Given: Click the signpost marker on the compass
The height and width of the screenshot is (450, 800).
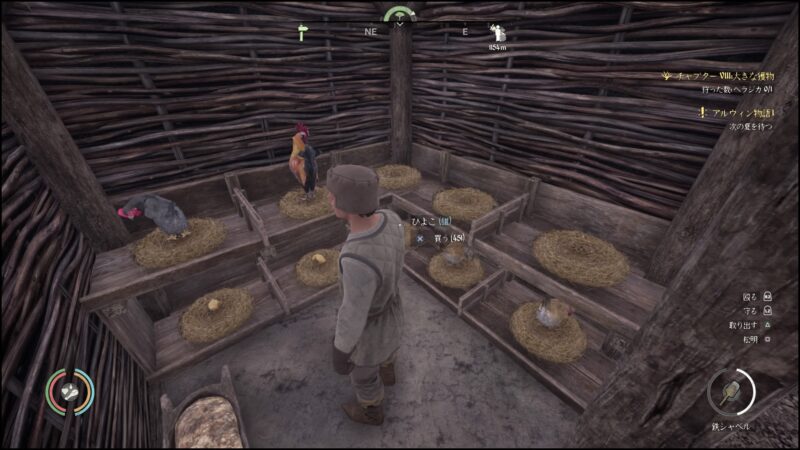Looking at the screenshot, I should click(x=305, y=33).
